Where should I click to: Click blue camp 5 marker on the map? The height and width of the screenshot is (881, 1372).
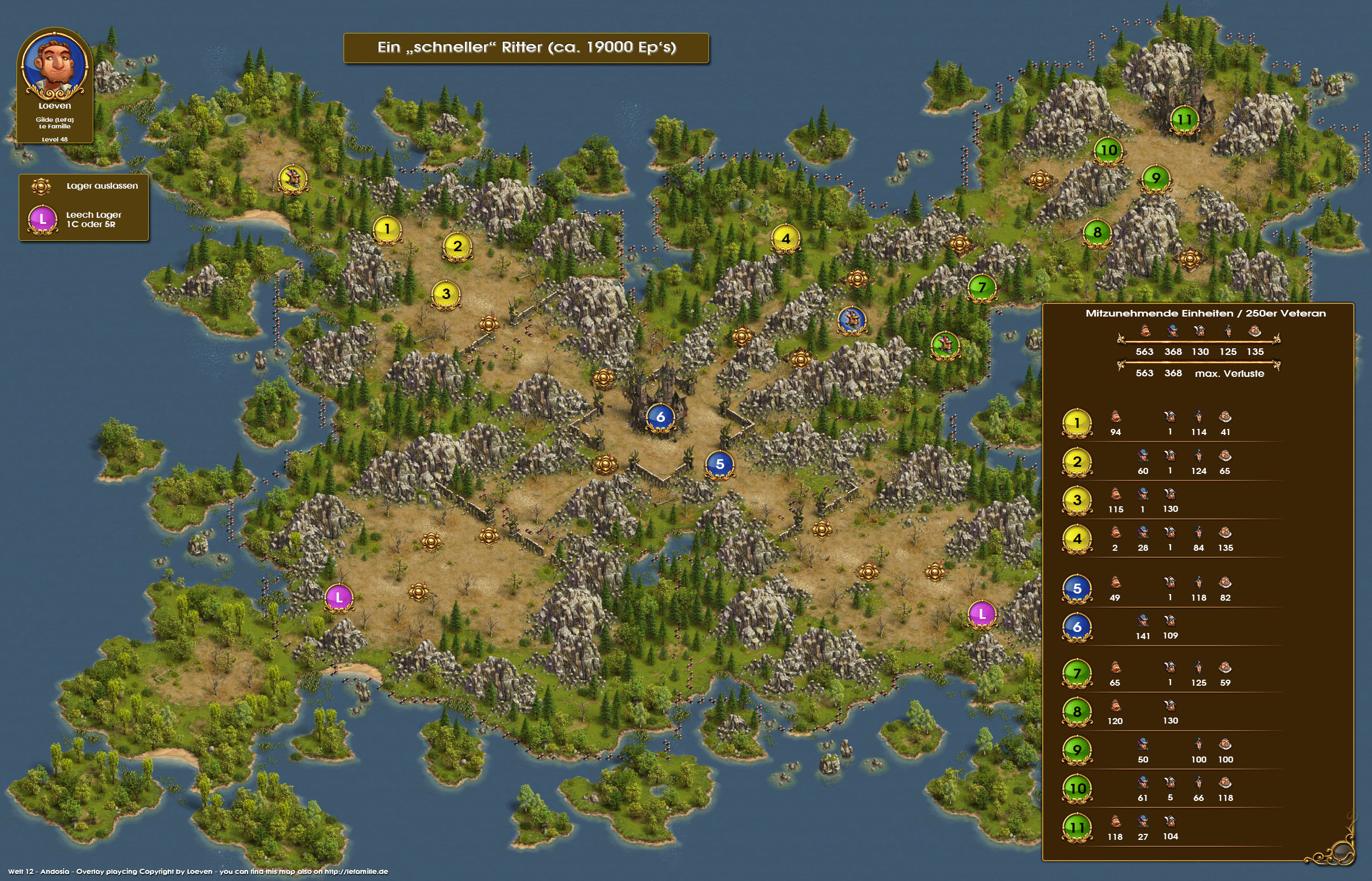click(x=720, y=464)
